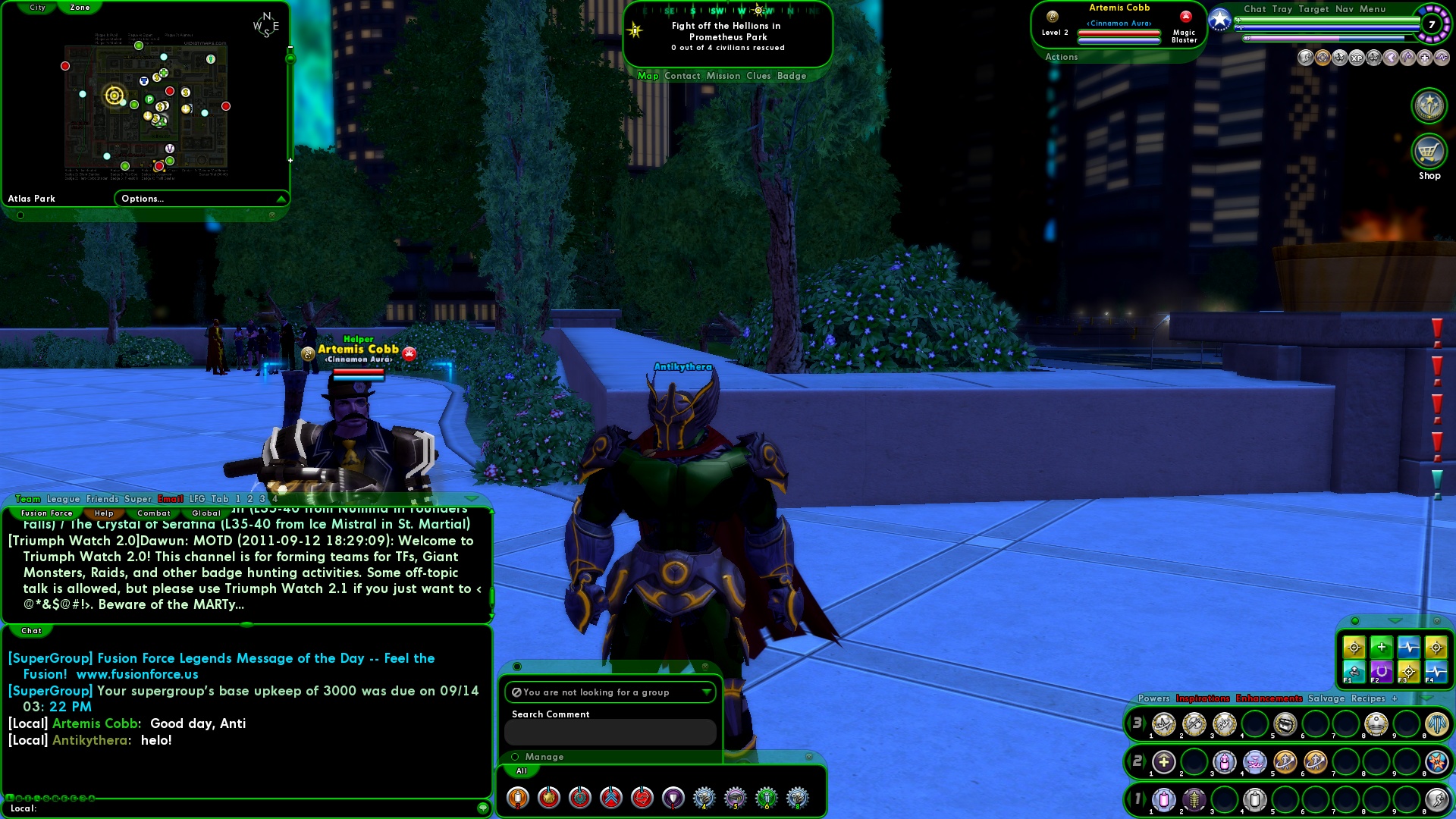This screenshot has height=819, width=1456.
Task: Select the Manage radio button in the LFG window
Action: pos(516,756)
